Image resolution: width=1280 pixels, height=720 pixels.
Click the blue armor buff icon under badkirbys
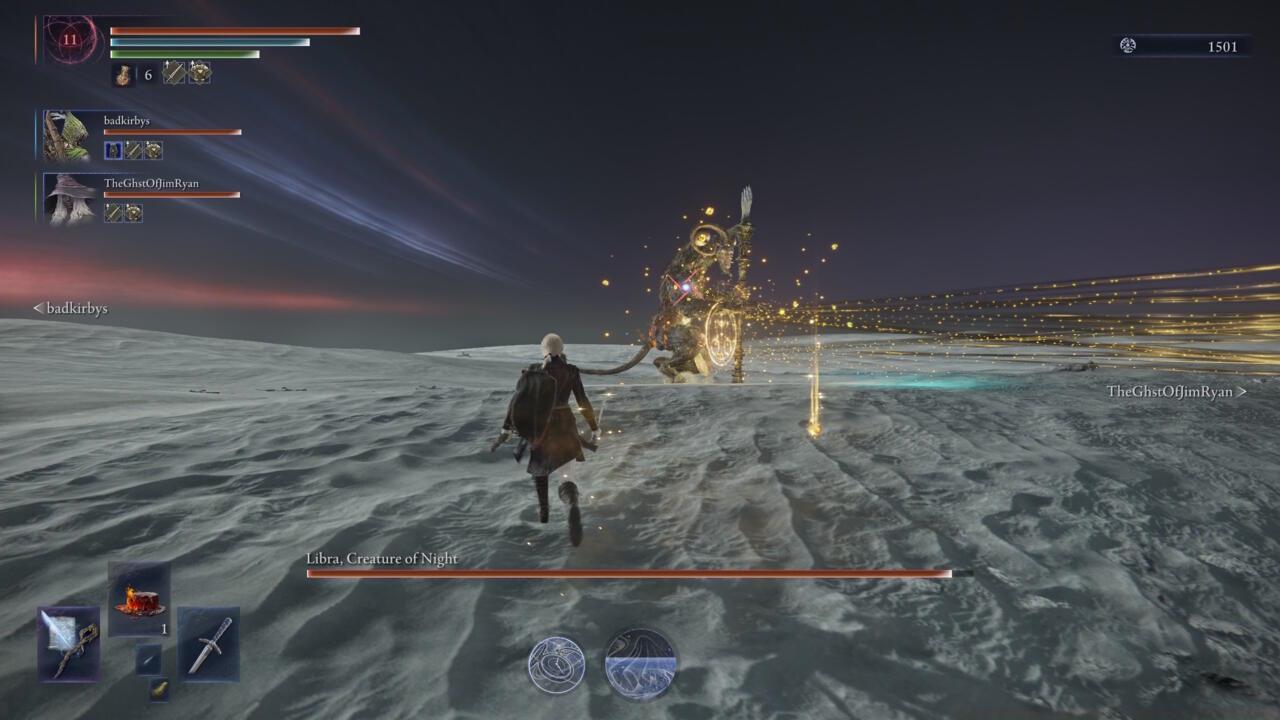pyautogui.click(x=112, y=149)
